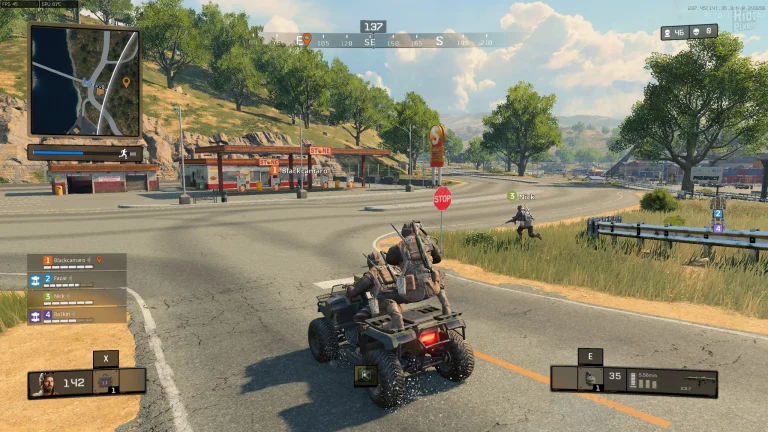Click the ATV vehicle icon
This screenshot has width=768, height=432.
[365, 376]
